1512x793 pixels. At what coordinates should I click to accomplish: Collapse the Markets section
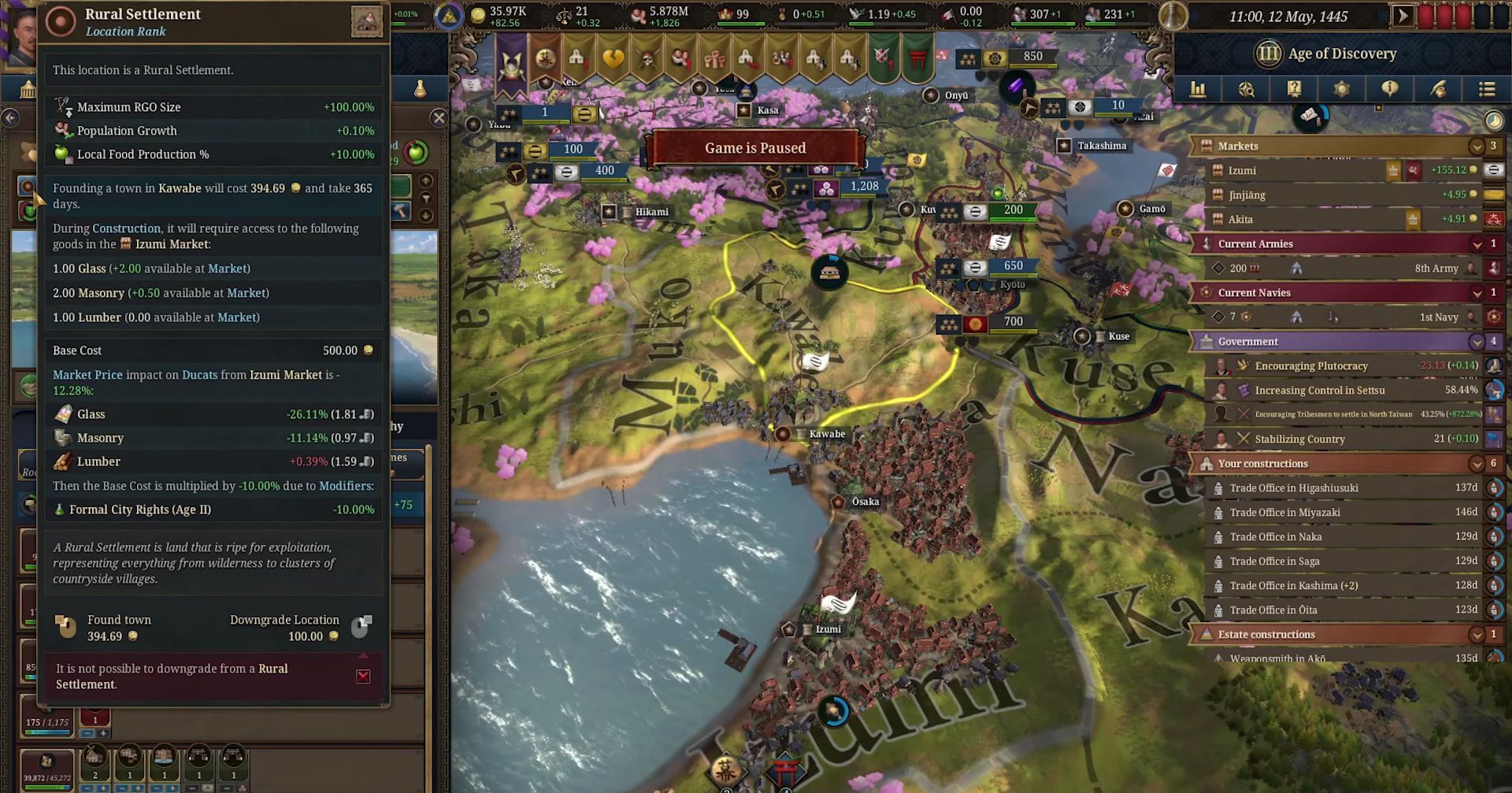coord(1477,146)
